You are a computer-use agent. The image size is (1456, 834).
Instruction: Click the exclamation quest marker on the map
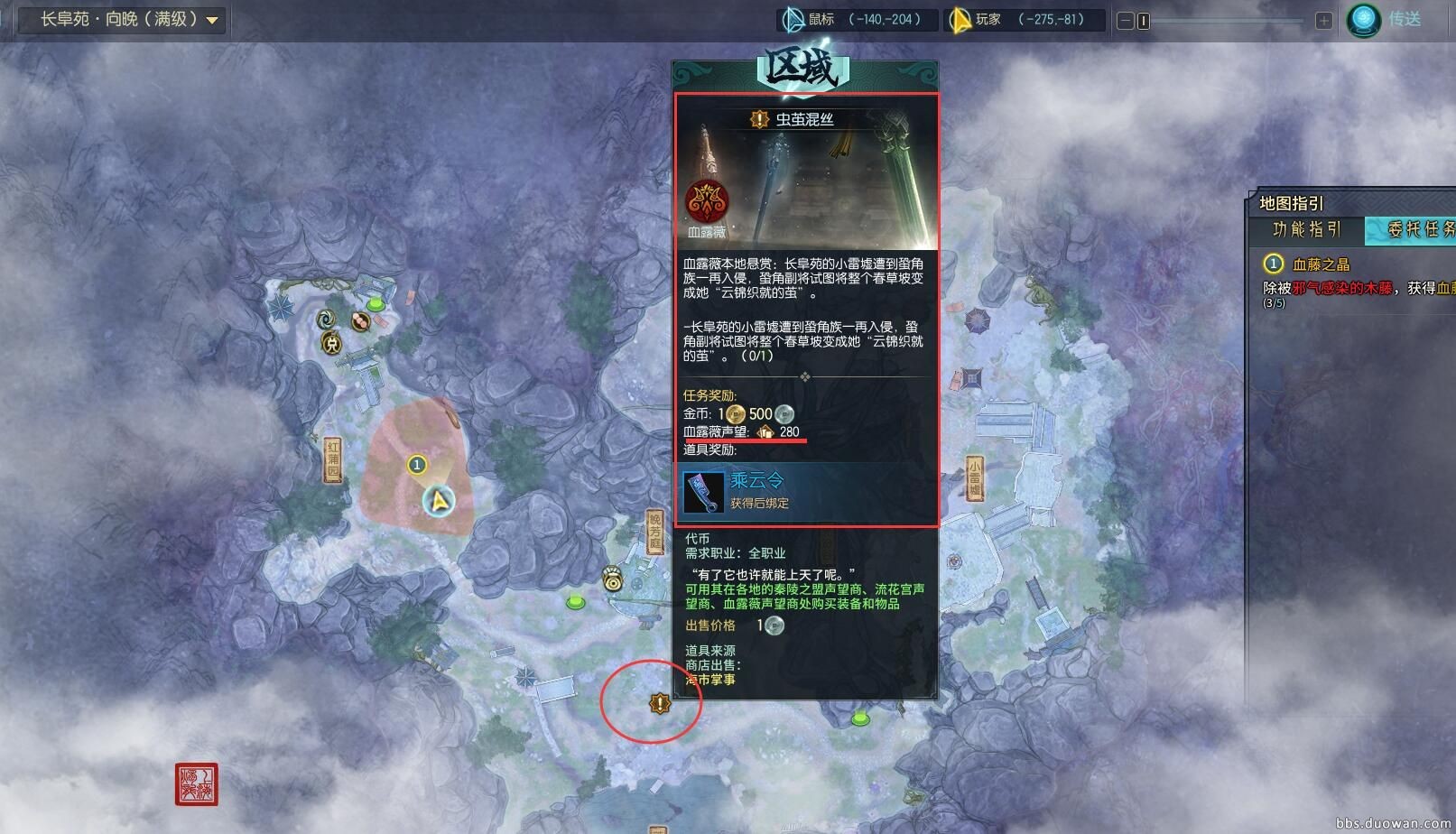tap(660, 702)
